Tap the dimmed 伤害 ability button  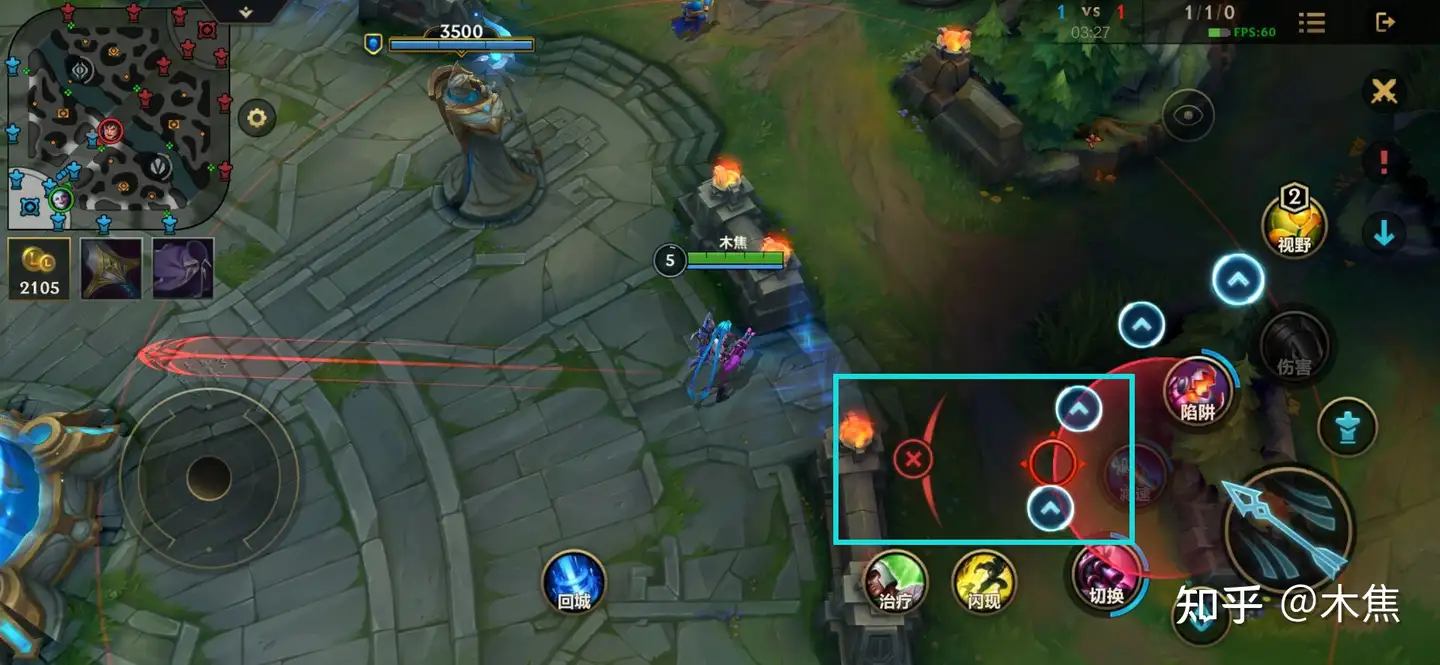[x=1295, y=347]
